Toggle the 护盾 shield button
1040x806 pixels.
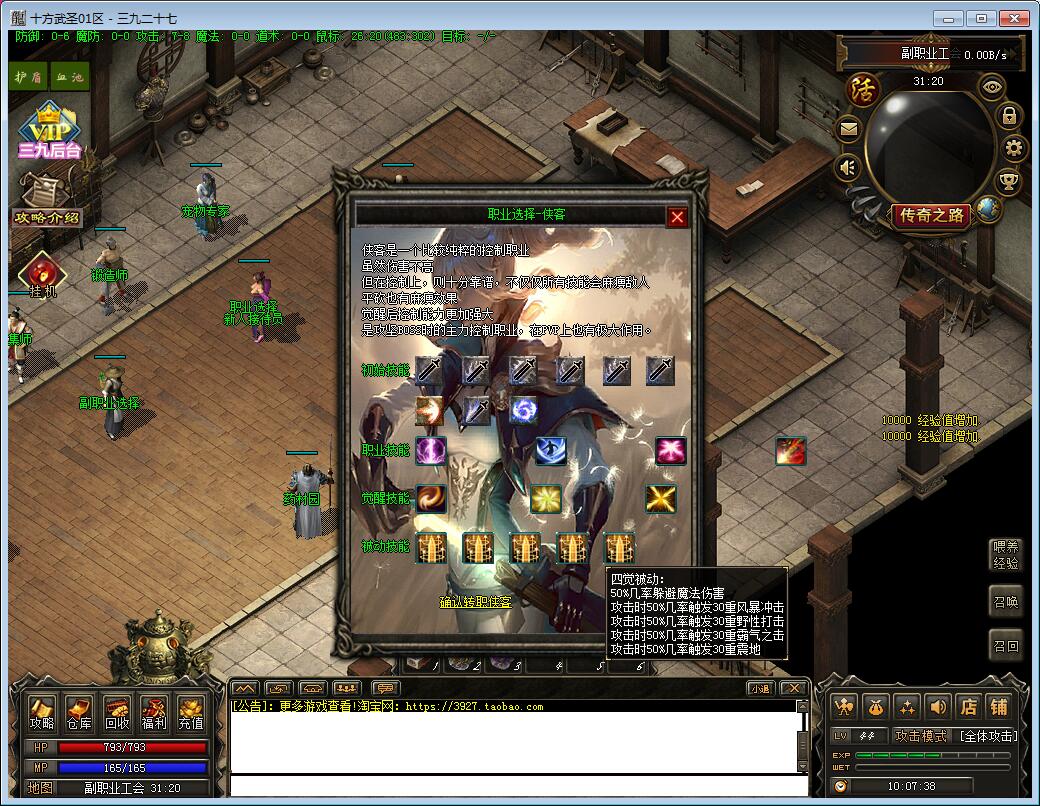coord(28,76)
